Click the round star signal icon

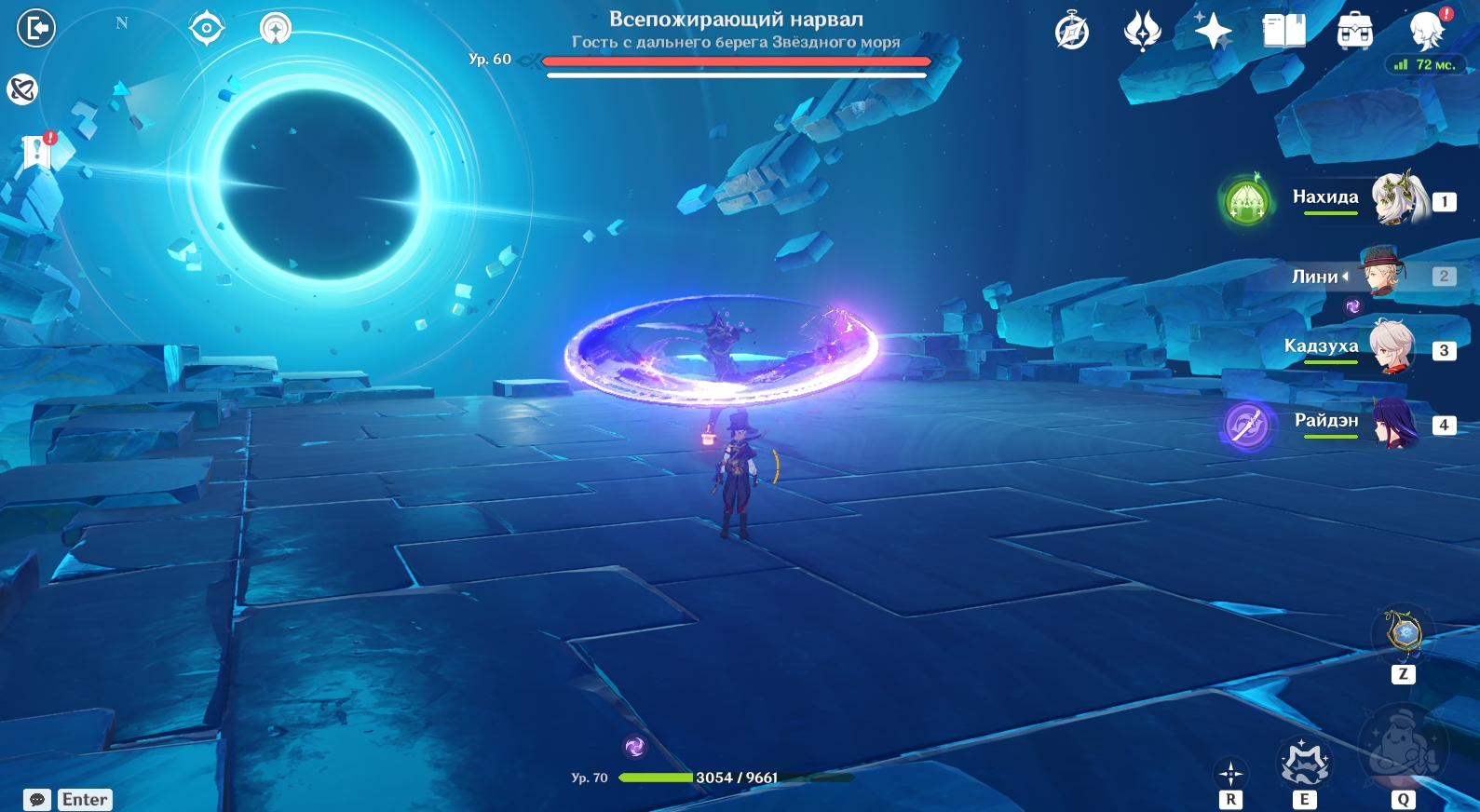[x=275, y=28]
